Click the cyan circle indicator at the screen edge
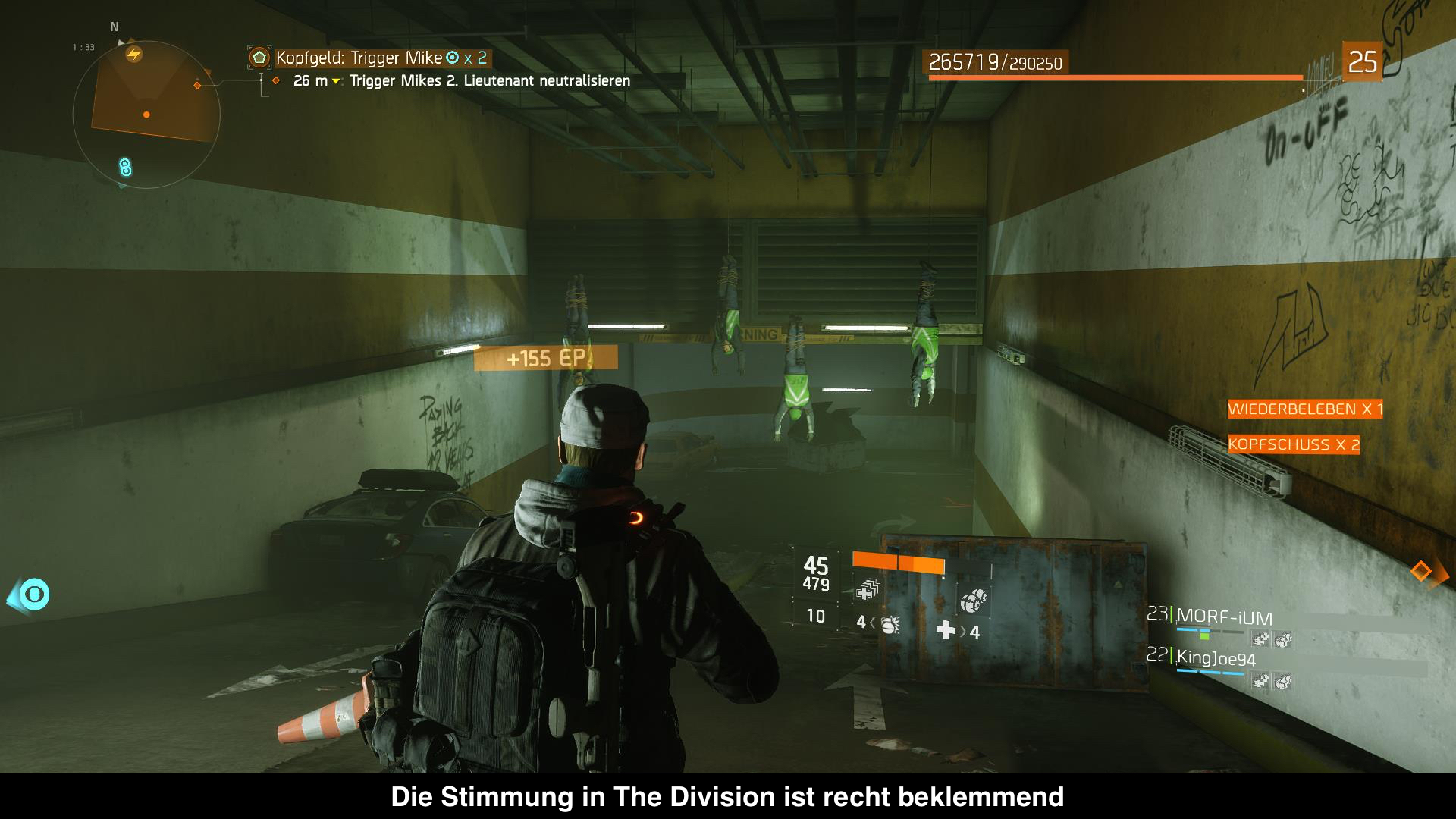This screenshot has width=1456, height=819. [x=34, y=595]
